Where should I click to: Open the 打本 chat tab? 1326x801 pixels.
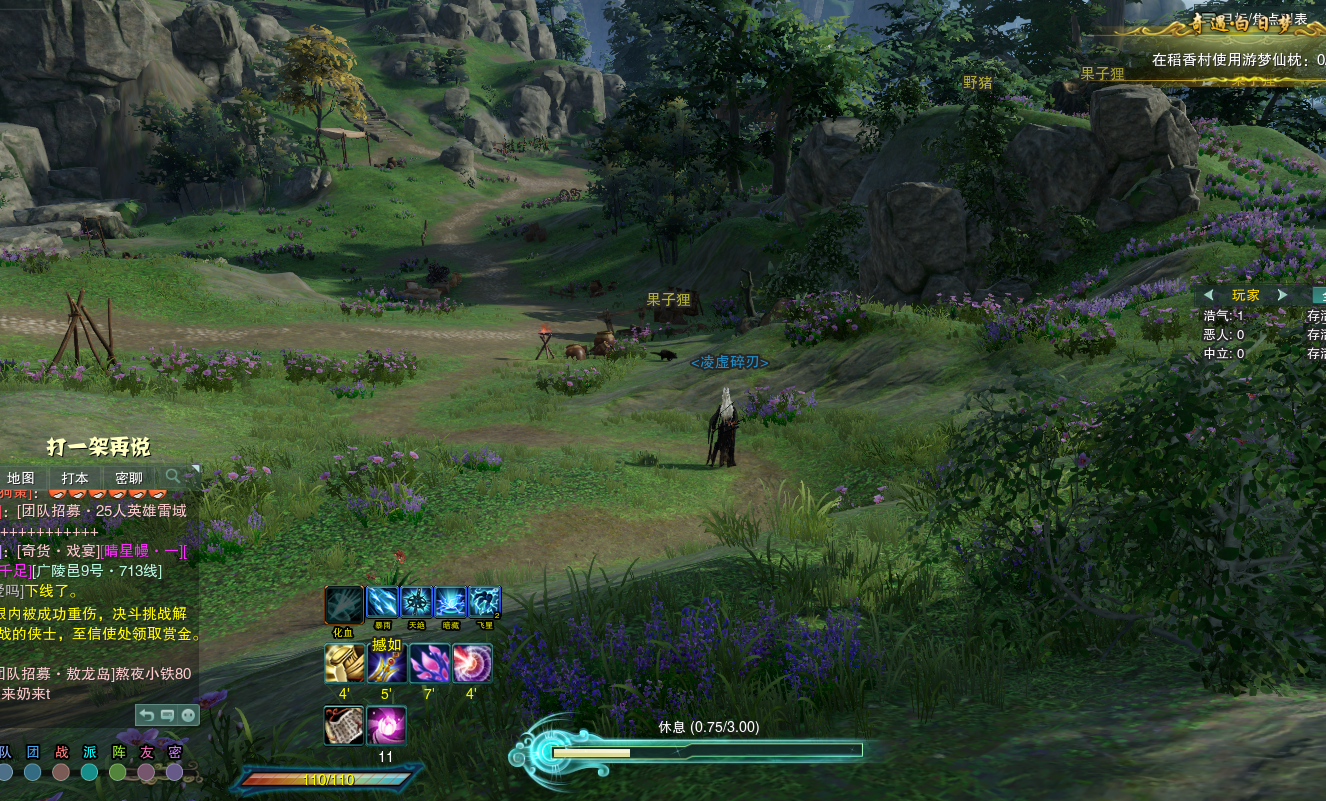click(75, 478)
